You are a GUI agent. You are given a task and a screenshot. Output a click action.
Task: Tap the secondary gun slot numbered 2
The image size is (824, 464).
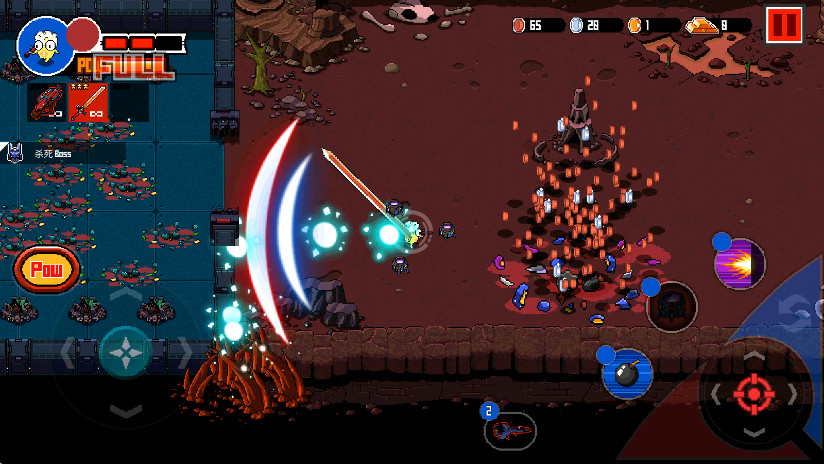[x=510, y=430]
